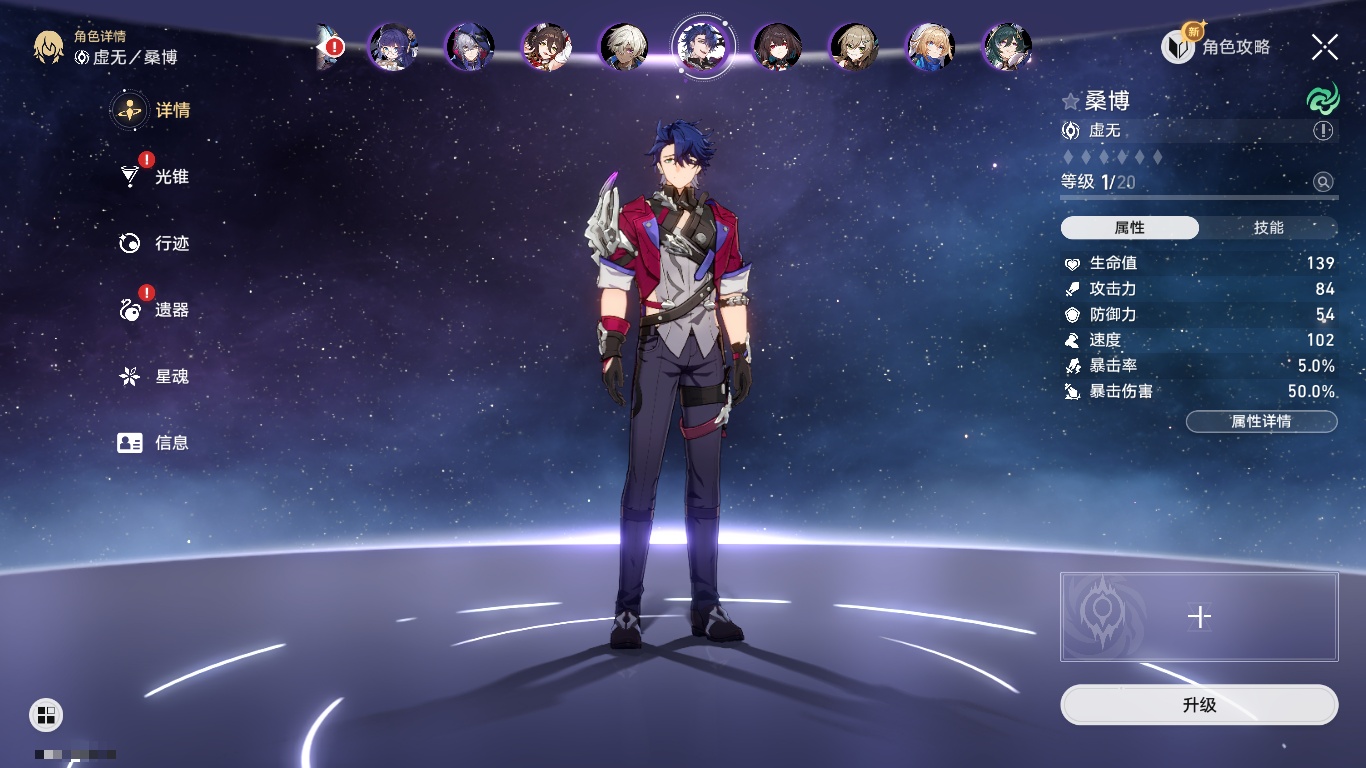Image resolution: width=1366 pixels, height=768 pixels.
Task: Click the magnifier icon beside the level
Action: [x=1323, y=182]
